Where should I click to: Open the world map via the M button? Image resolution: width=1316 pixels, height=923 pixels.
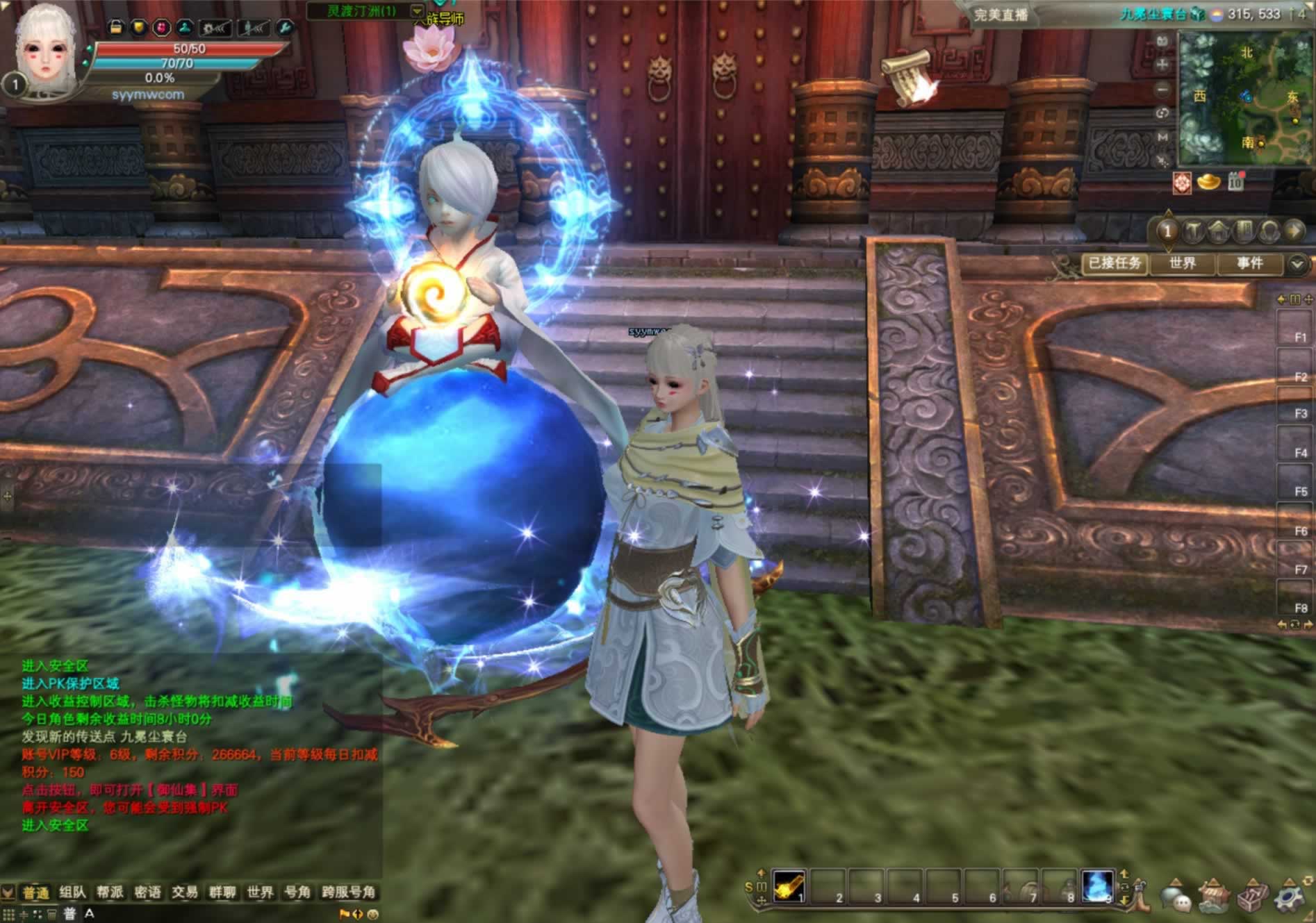pos(1162,138)
